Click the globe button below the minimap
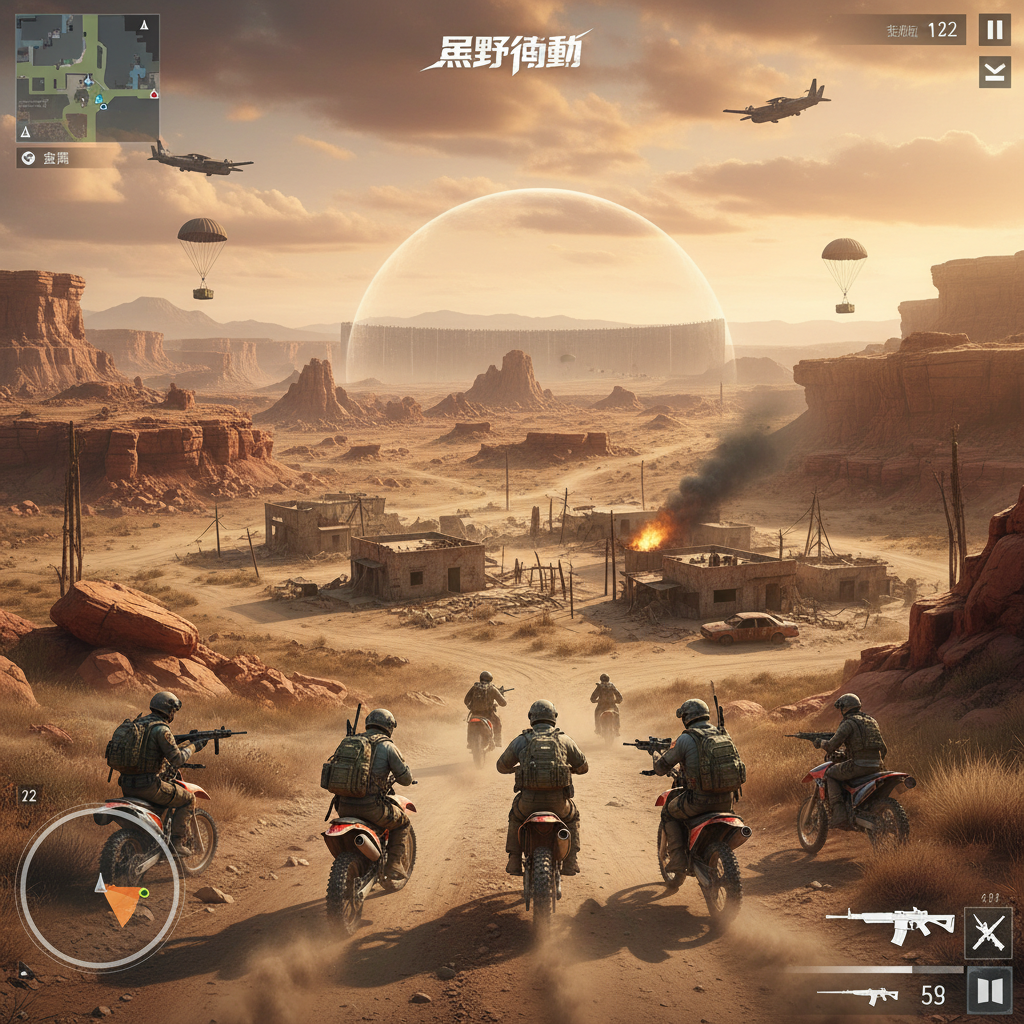The height and width of the screenshot is (1024, 1024). tap(27, 158)
